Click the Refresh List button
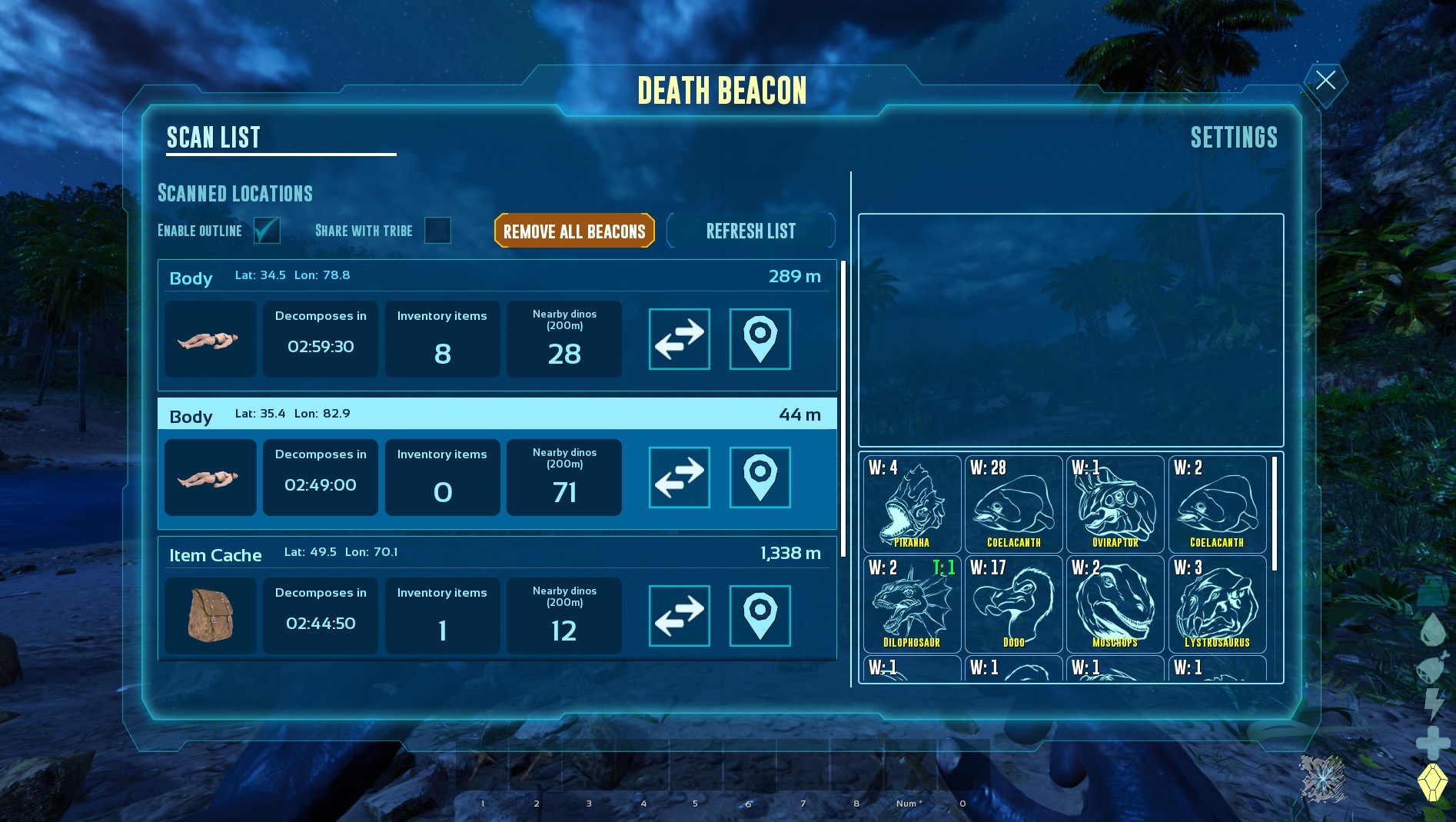The width and height of the screenshot is (1456, 822). pos(751,231)
